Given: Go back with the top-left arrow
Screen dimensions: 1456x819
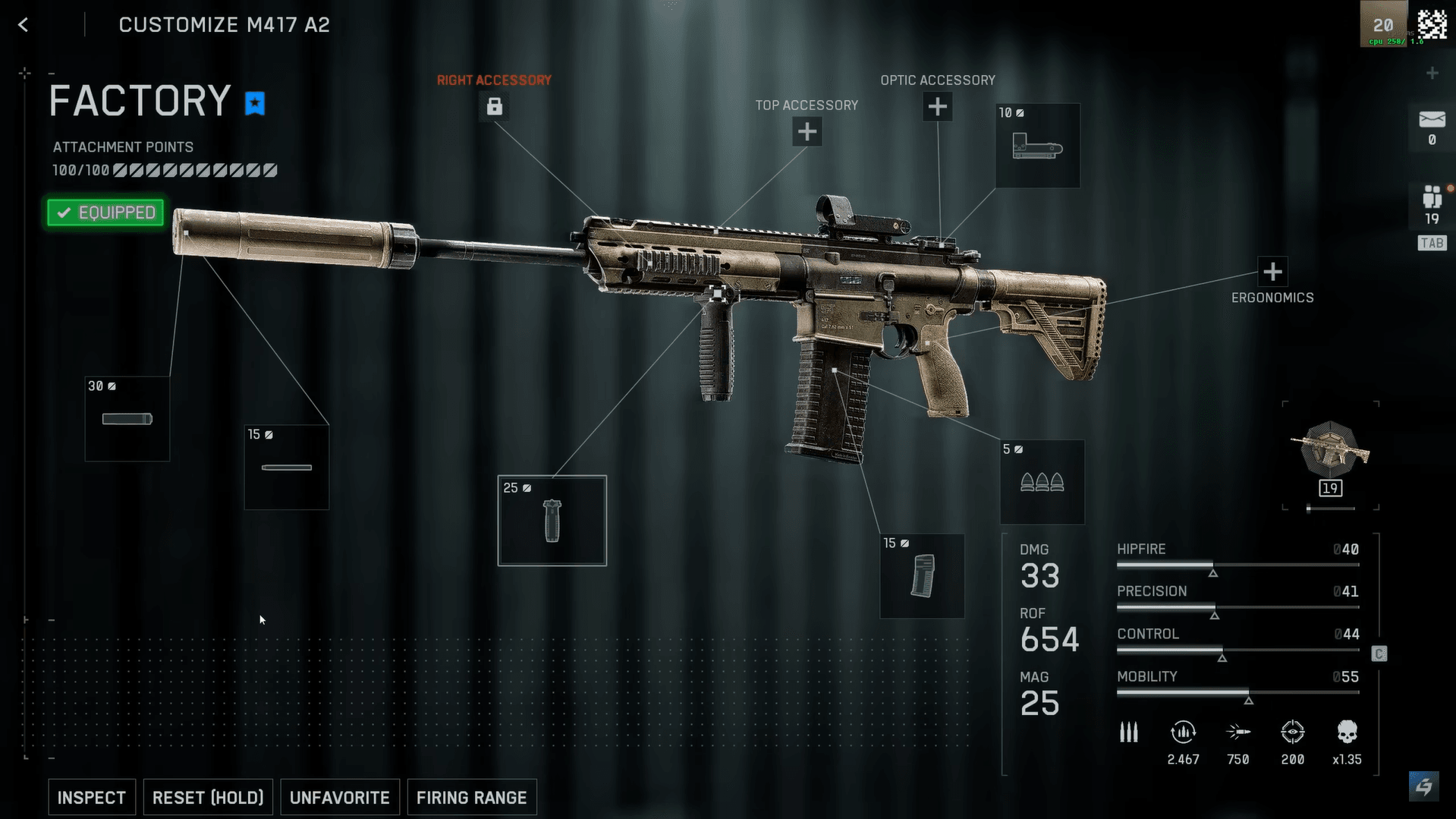Looking at the screenshot, I should tap(24, 25).
